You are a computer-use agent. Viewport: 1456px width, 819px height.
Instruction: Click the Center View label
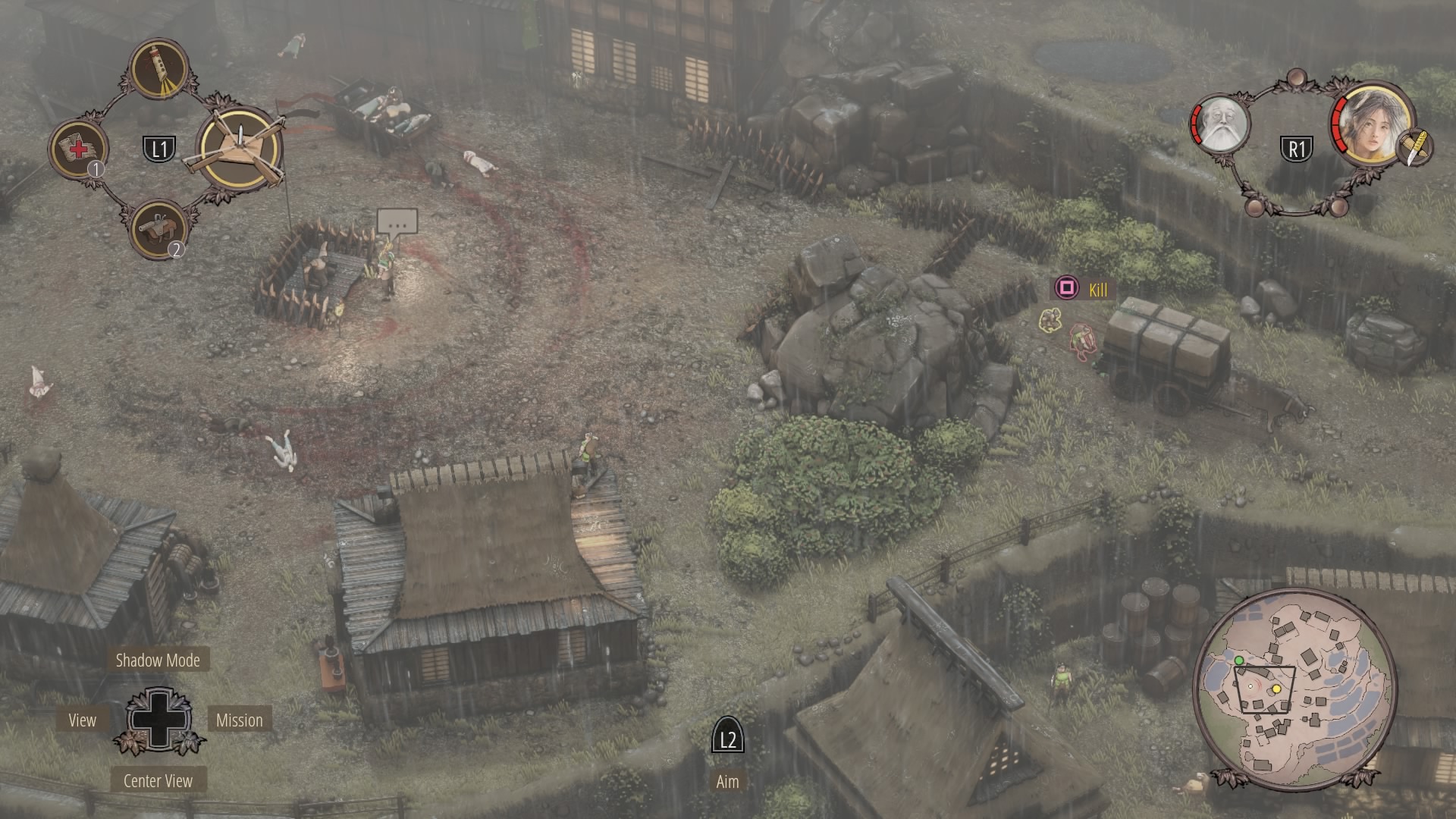(x=158, y=781)
